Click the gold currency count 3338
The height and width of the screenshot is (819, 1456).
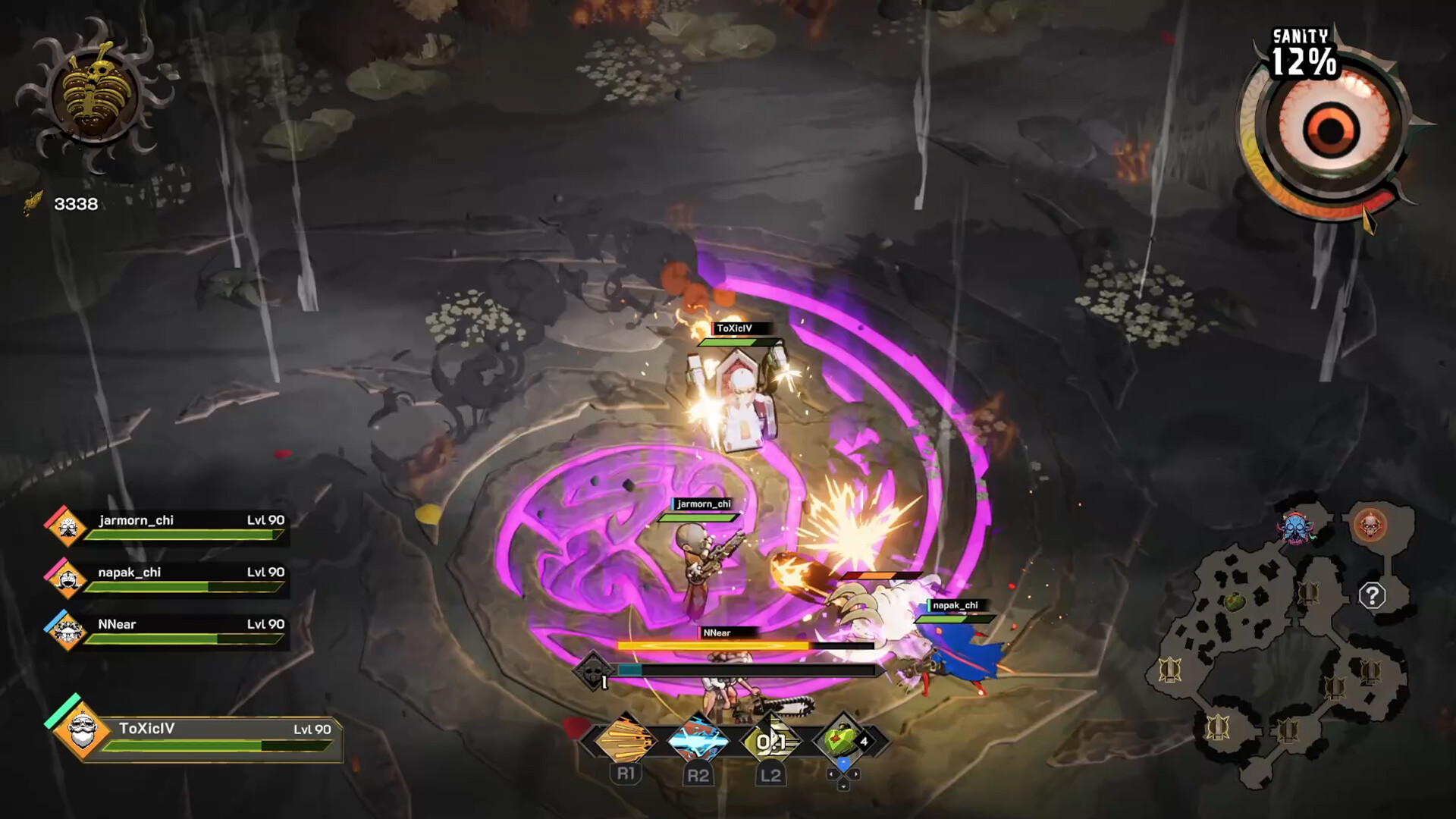[74, 202]
